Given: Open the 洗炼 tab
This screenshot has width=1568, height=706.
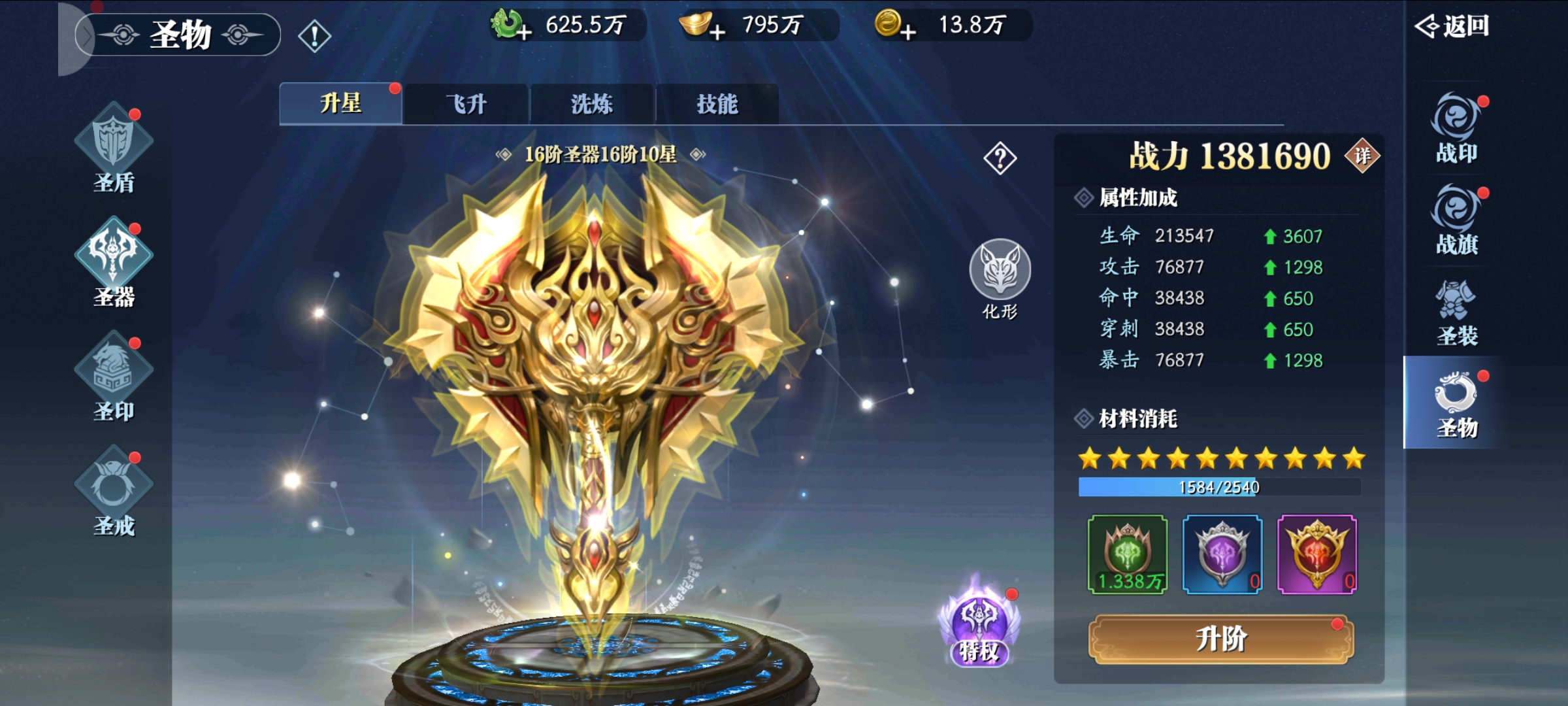Looking at the screenshot, I should tap(591, 104).
